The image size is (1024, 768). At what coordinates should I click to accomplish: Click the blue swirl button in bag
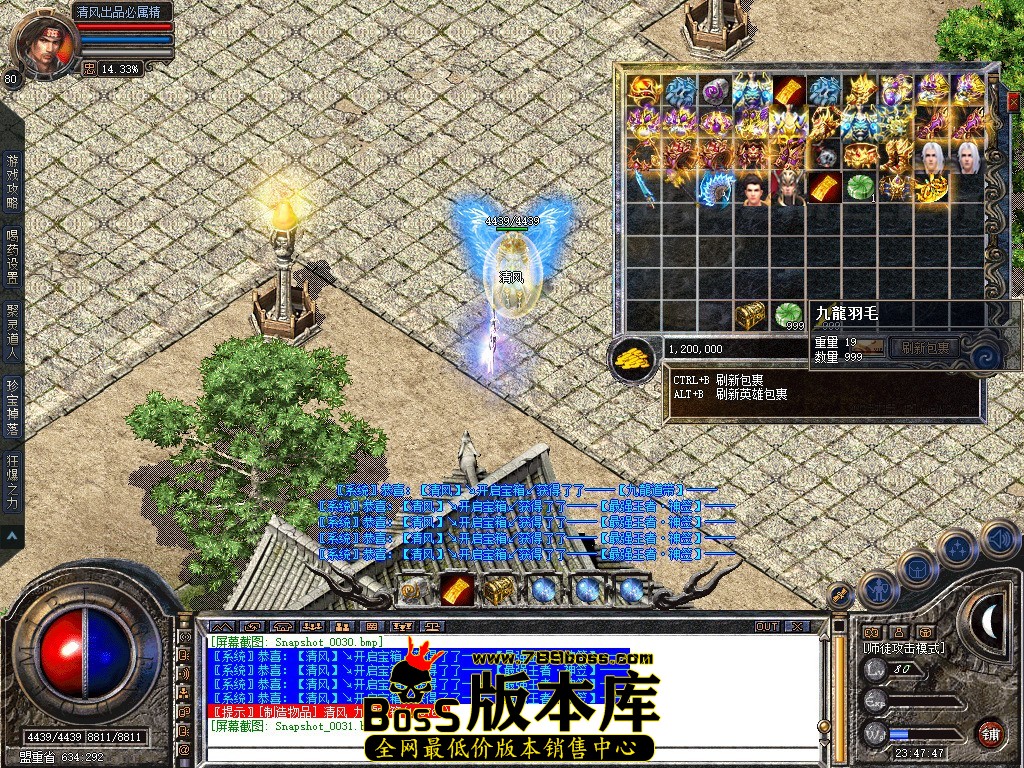pyautogui.click(x=984, y=354)
